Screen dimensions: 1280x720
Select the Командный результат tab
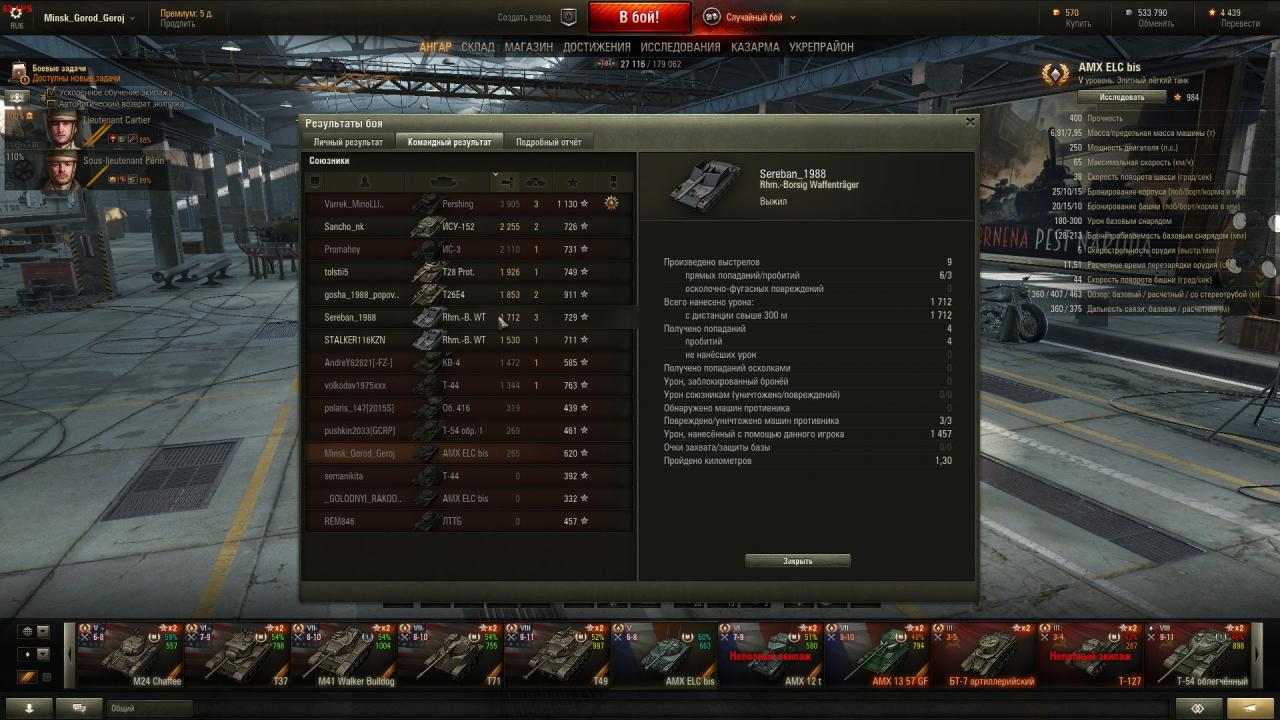pos(449,142)
